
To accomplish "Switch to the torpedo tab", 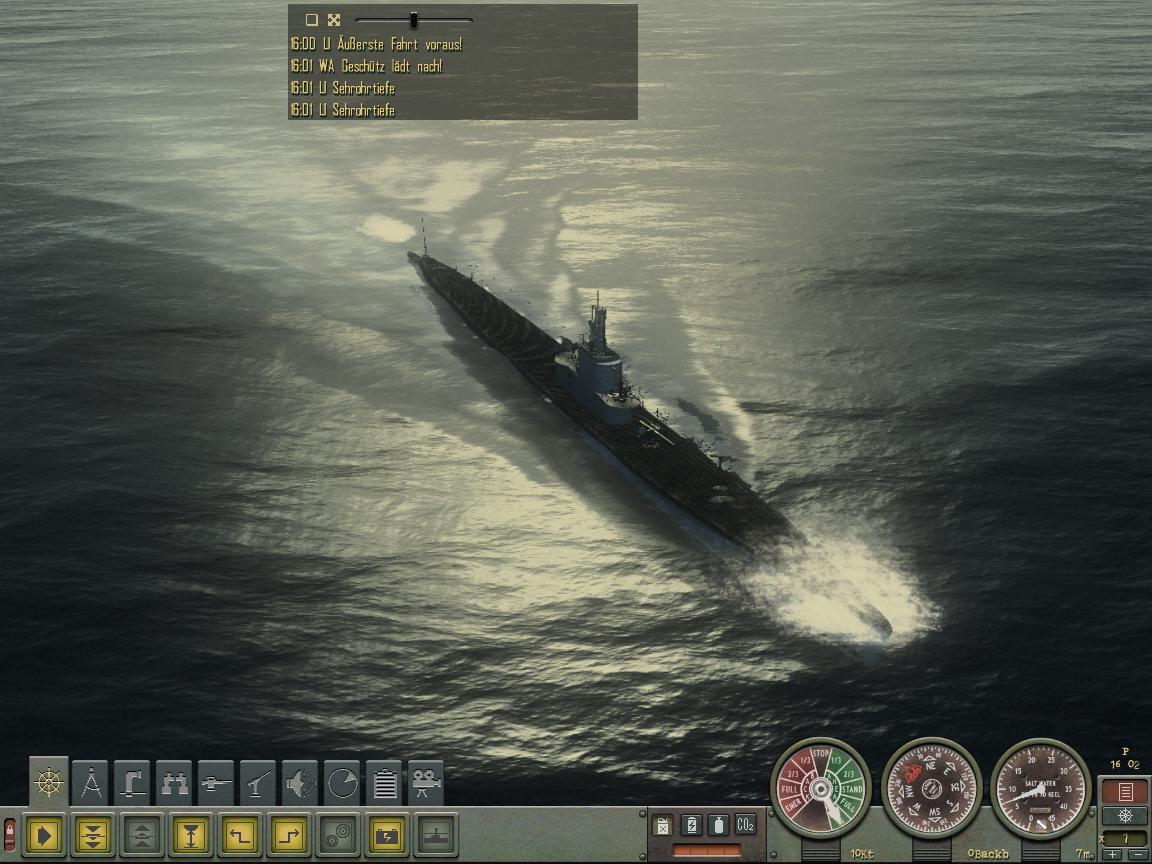I will click(216, 782).
